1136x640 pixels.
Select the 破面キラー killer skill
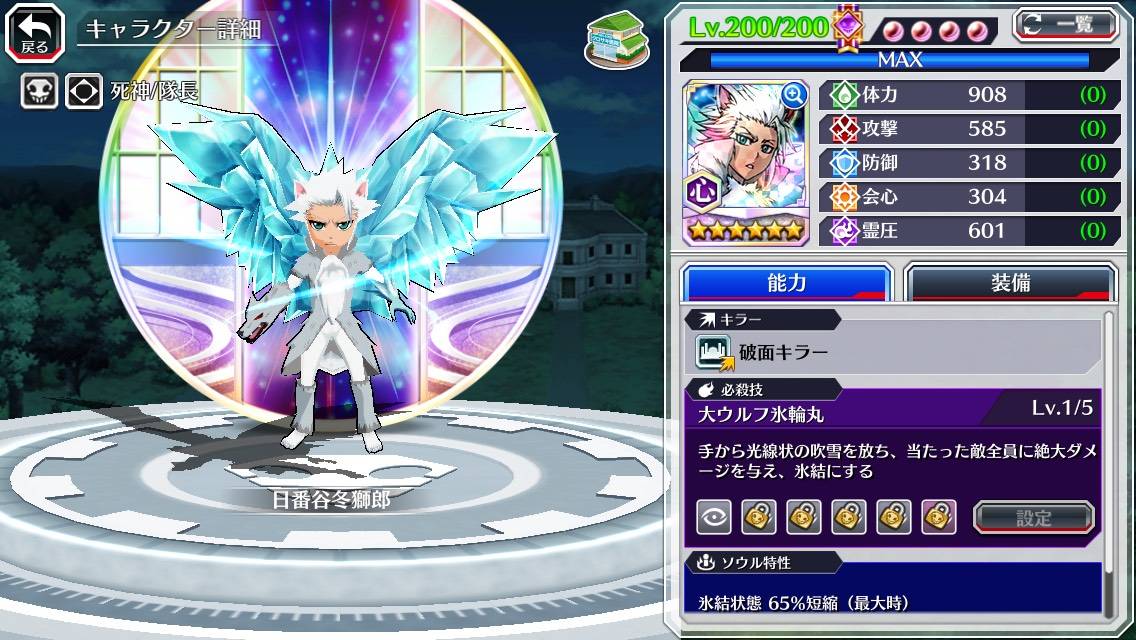(762, 352)
